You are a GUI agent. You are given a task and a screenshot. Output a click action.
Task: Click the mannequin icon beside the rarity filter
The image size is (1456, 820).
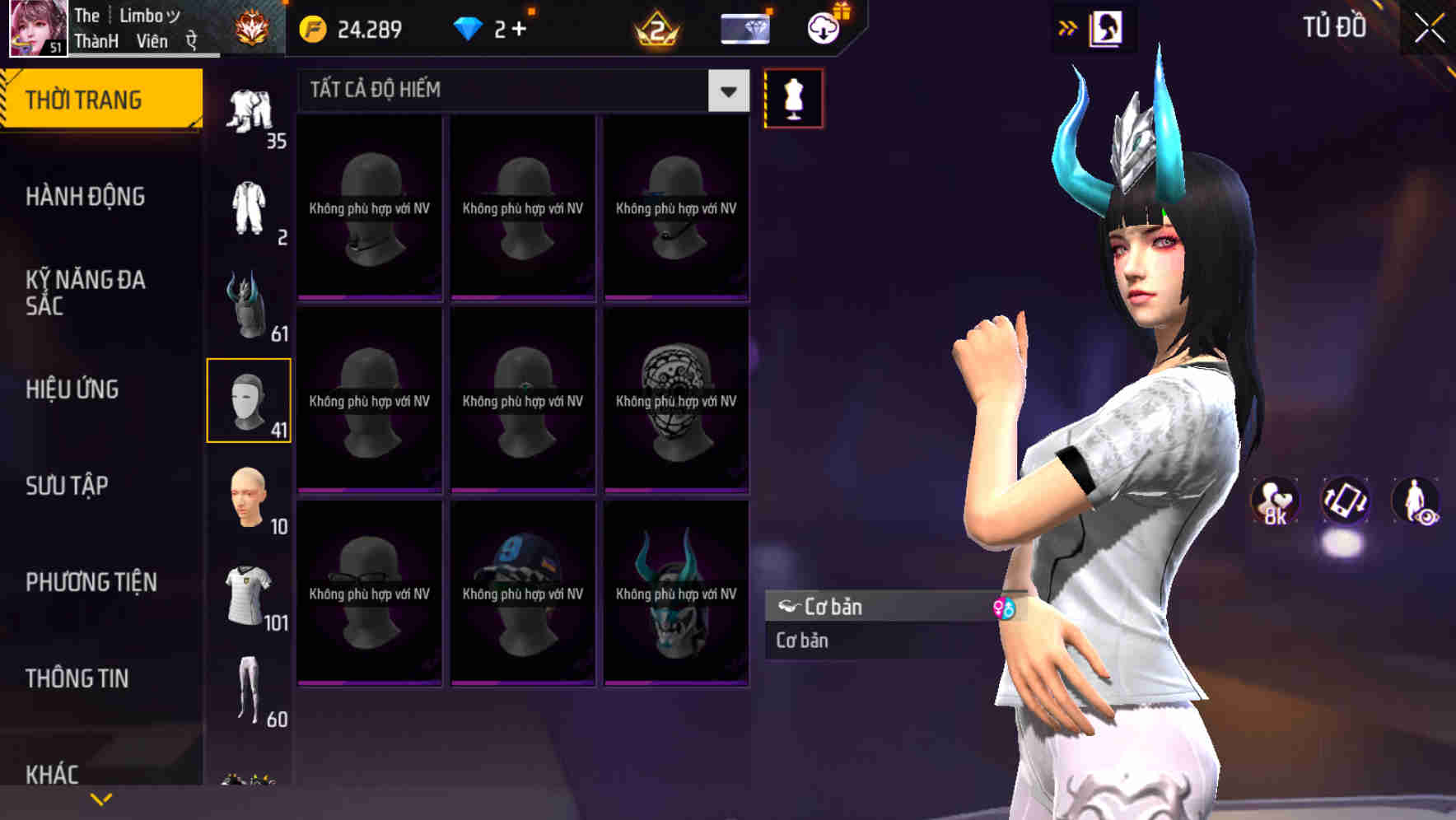[x=792, y=98]
